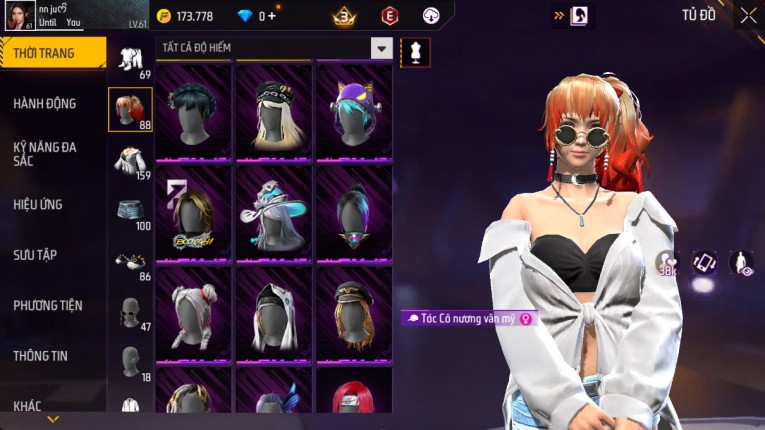Select the tops category with 159 items

click(x=130, y=160)
